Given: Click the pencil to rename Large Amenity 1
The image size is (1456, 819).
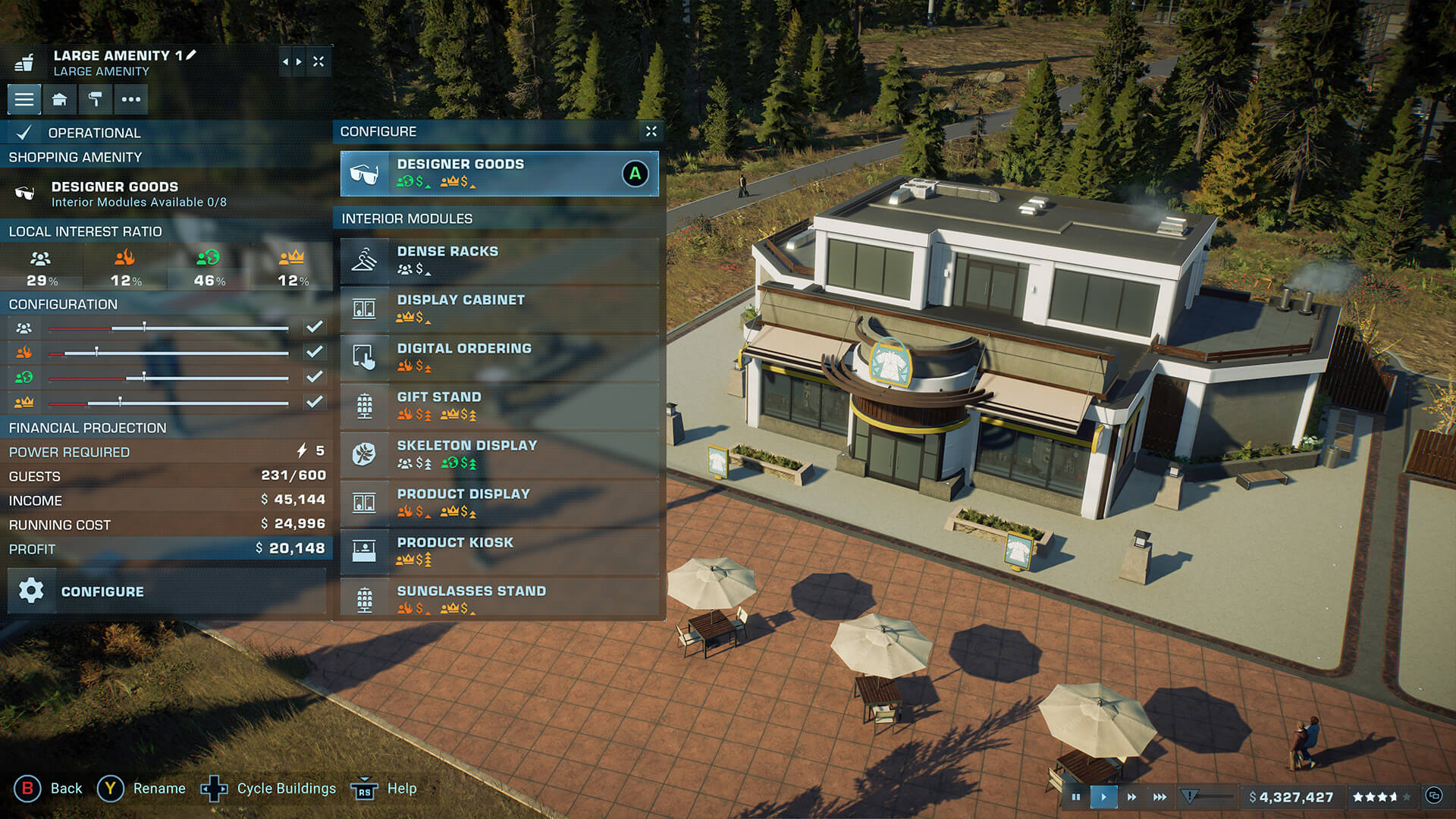Looking at the screenshot, I should pos(192,55).
